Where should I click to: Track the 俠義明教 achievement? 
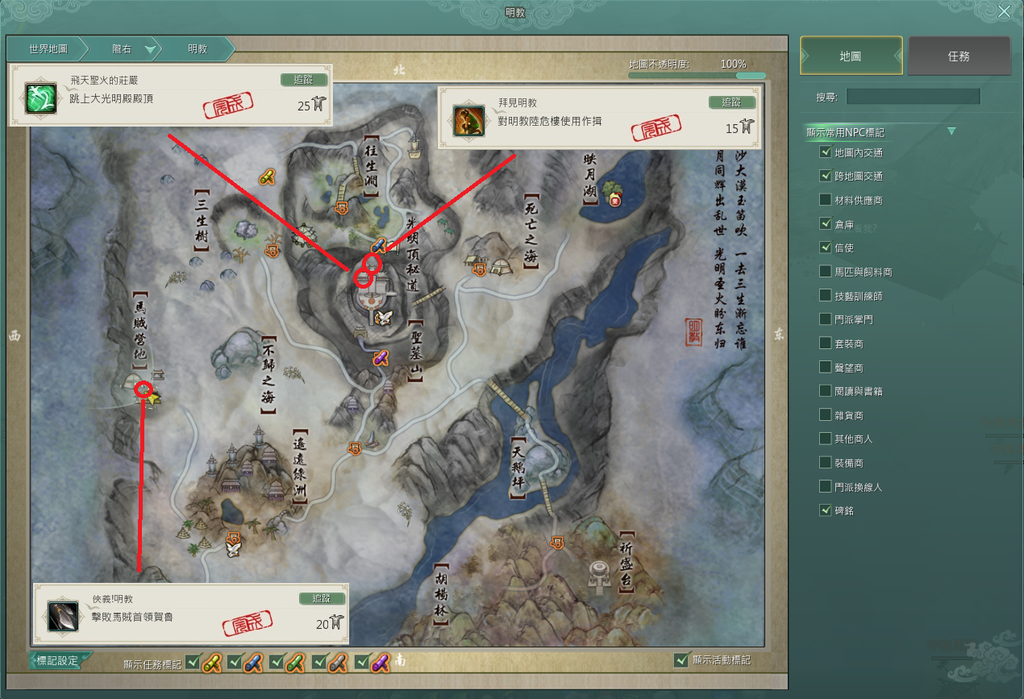321,598
